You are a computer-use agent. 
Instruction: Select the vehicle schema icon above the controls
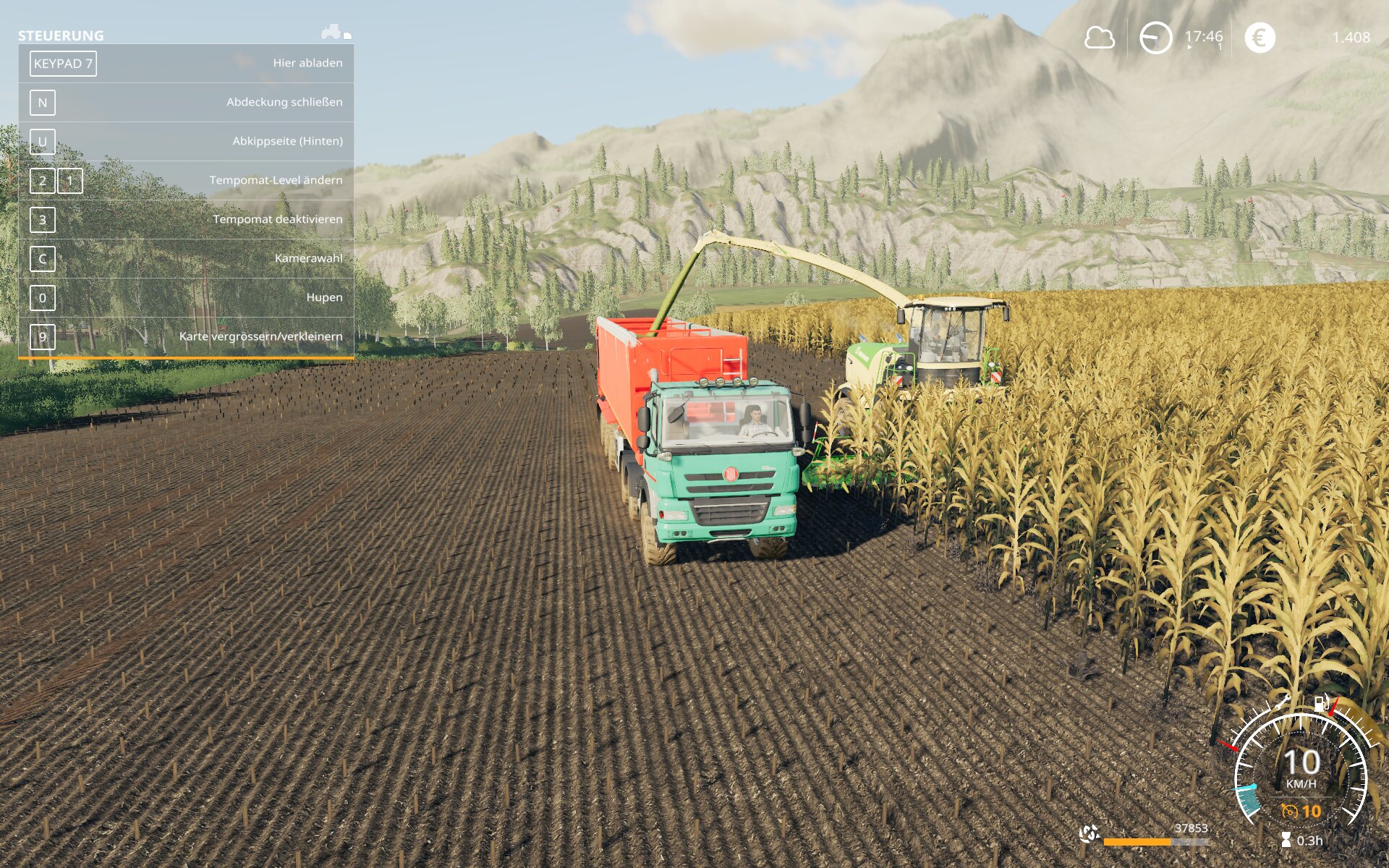point(336,32)
